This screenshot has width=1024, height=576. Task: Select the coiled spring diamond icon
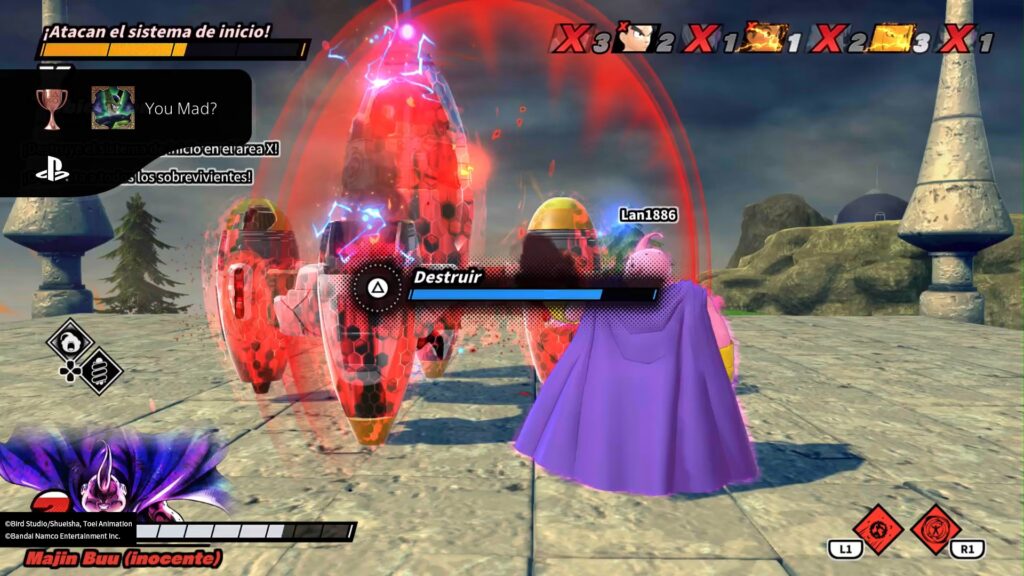click(100, 371)
